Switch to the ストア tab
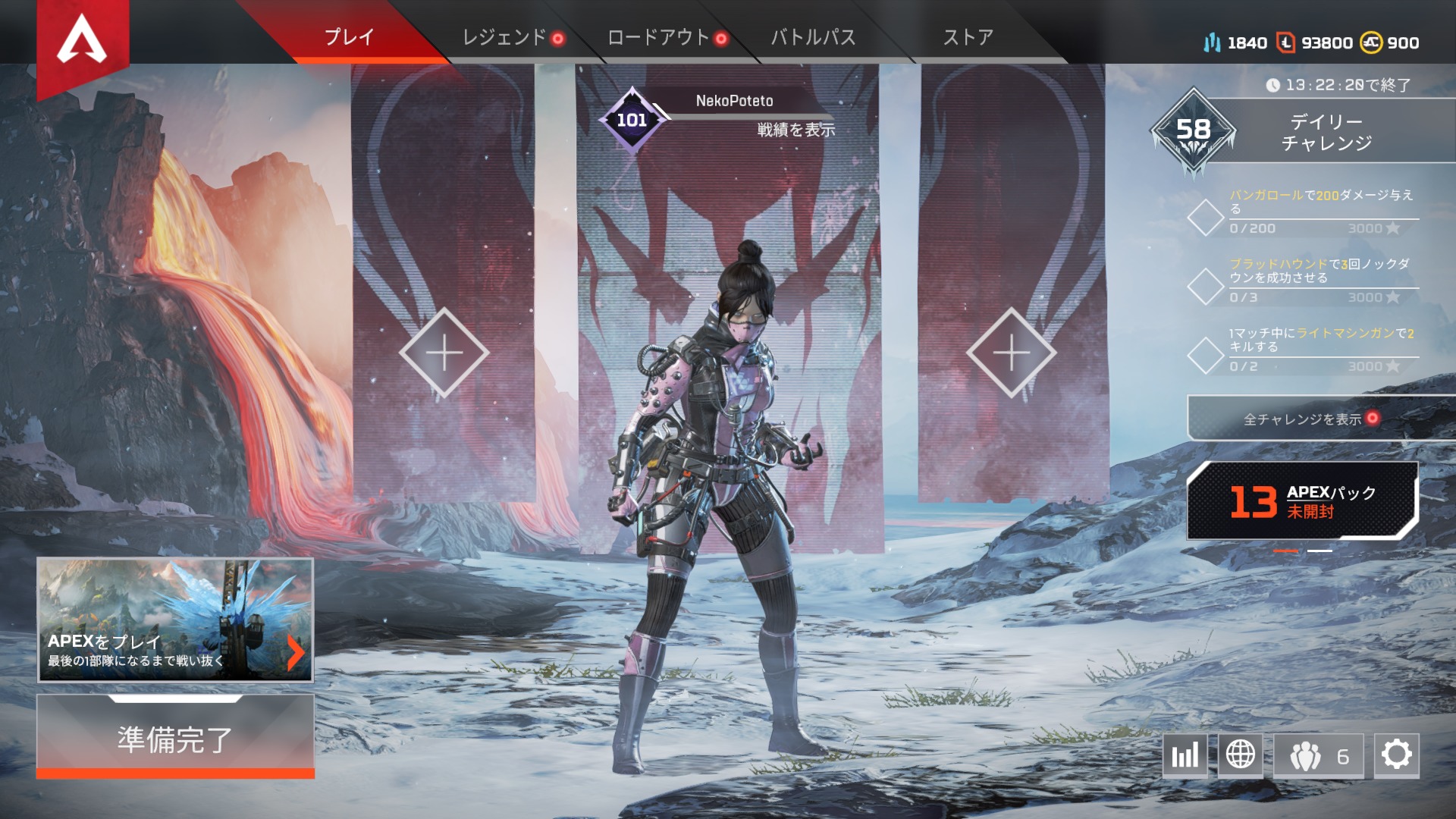Viewport: 1456px width, 819px height. click(x=968, y=37)
